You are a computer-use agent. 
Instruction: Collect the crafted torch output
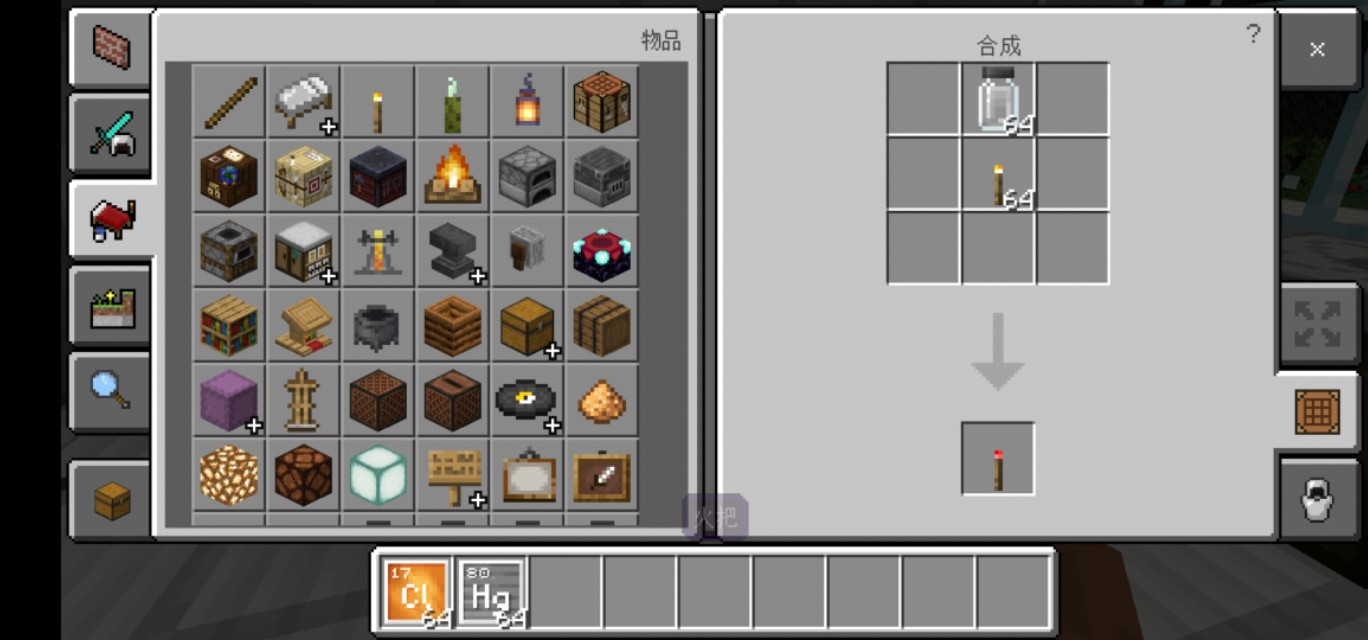tap(998, 459)
